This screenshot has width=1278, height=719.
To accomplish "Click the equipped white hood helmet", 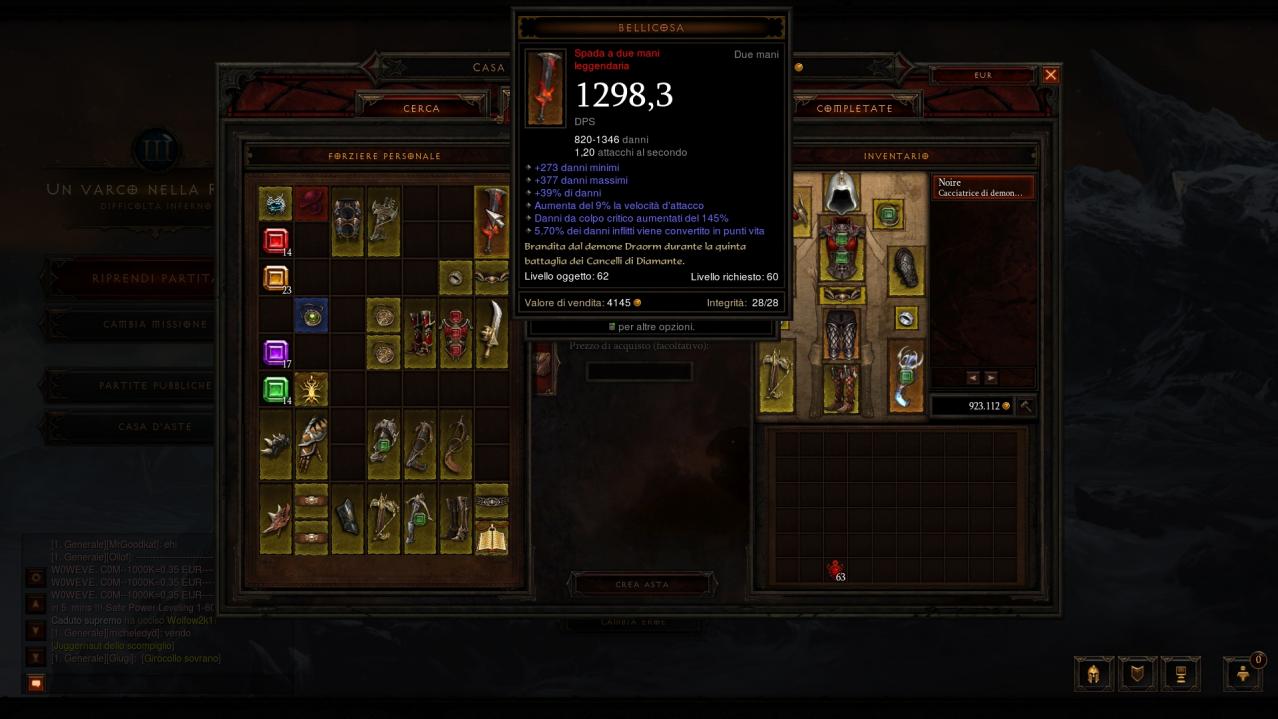I will coord(842,192).
